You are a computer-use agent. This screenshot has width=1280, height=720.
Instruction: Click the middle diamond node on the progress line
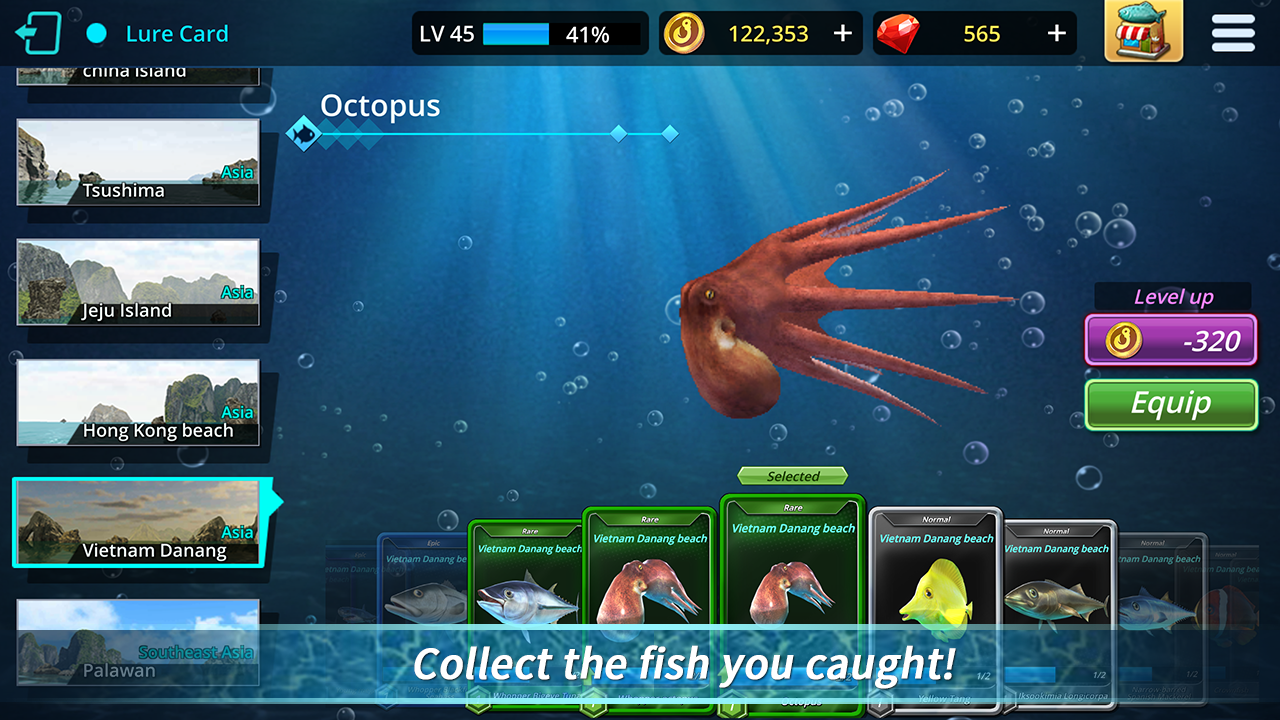pyautogui.click(x=619, y=131)
